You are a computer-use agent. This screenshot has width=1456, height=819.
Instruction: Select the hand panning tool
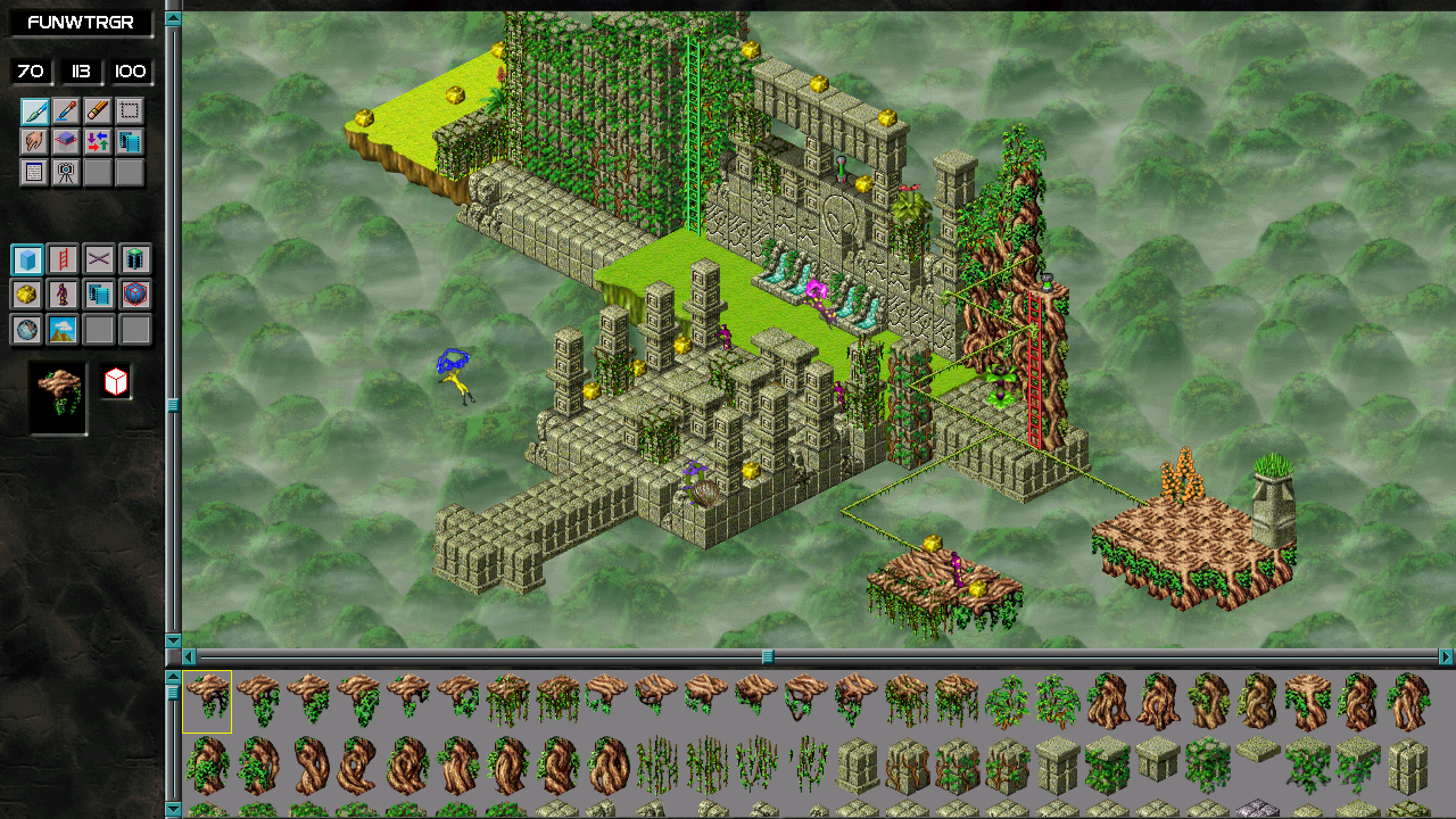(x=34, y=141)
